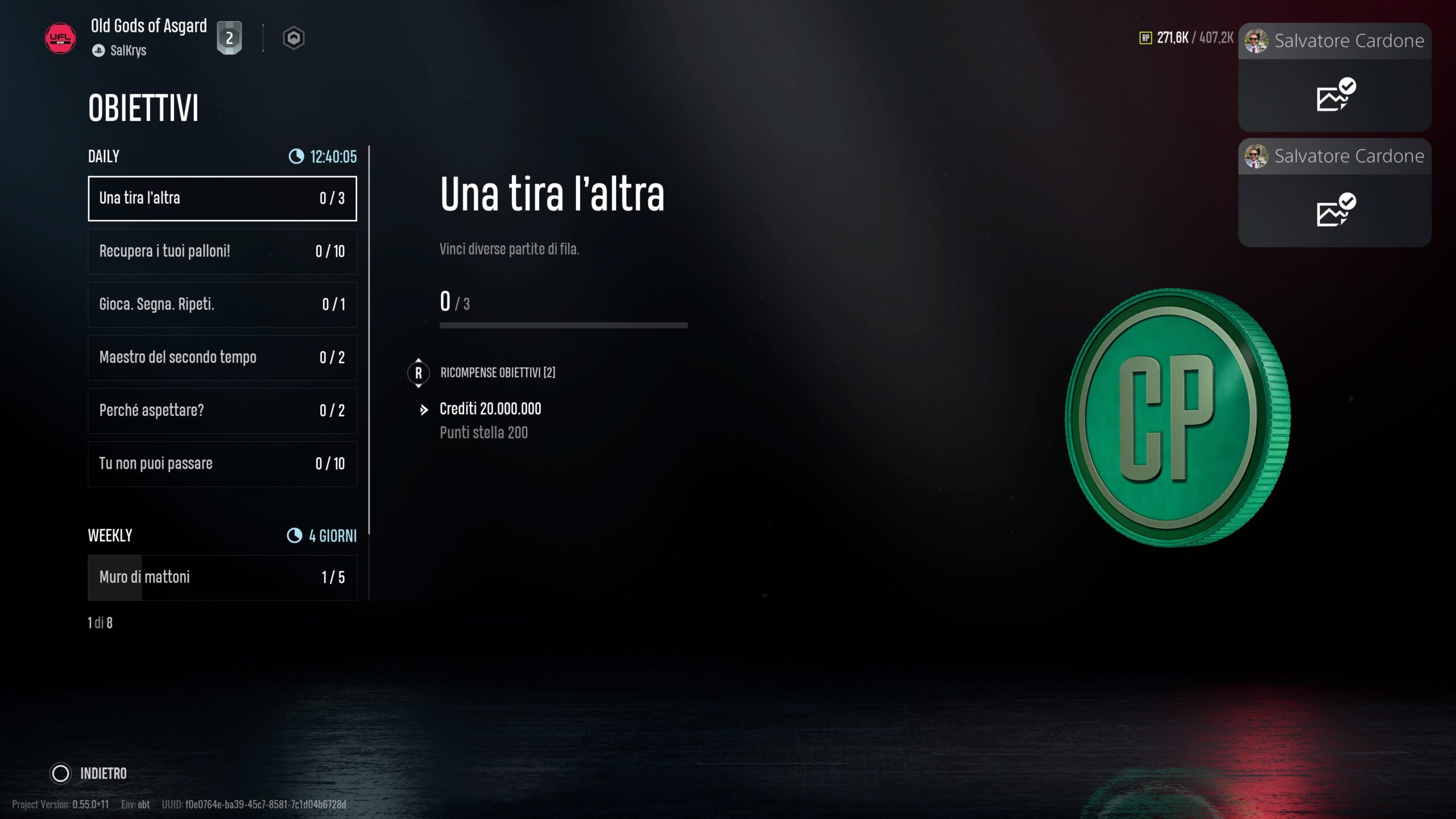Screen dimensions: 1456x819
Task: Open the 'Perché aspettare?' objective
Action: pyautogui.click(x=222, y=410)
